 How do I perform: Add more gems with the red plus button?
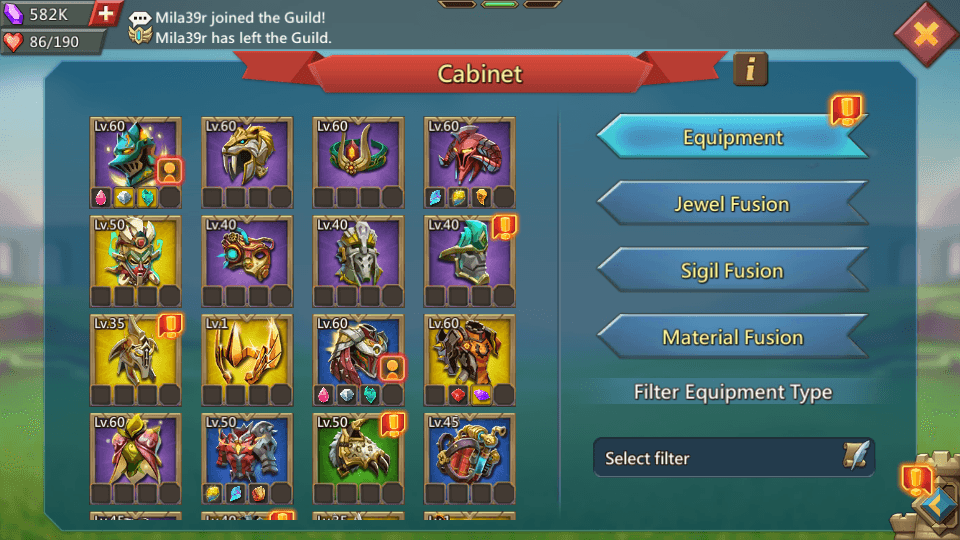(107, 14)
